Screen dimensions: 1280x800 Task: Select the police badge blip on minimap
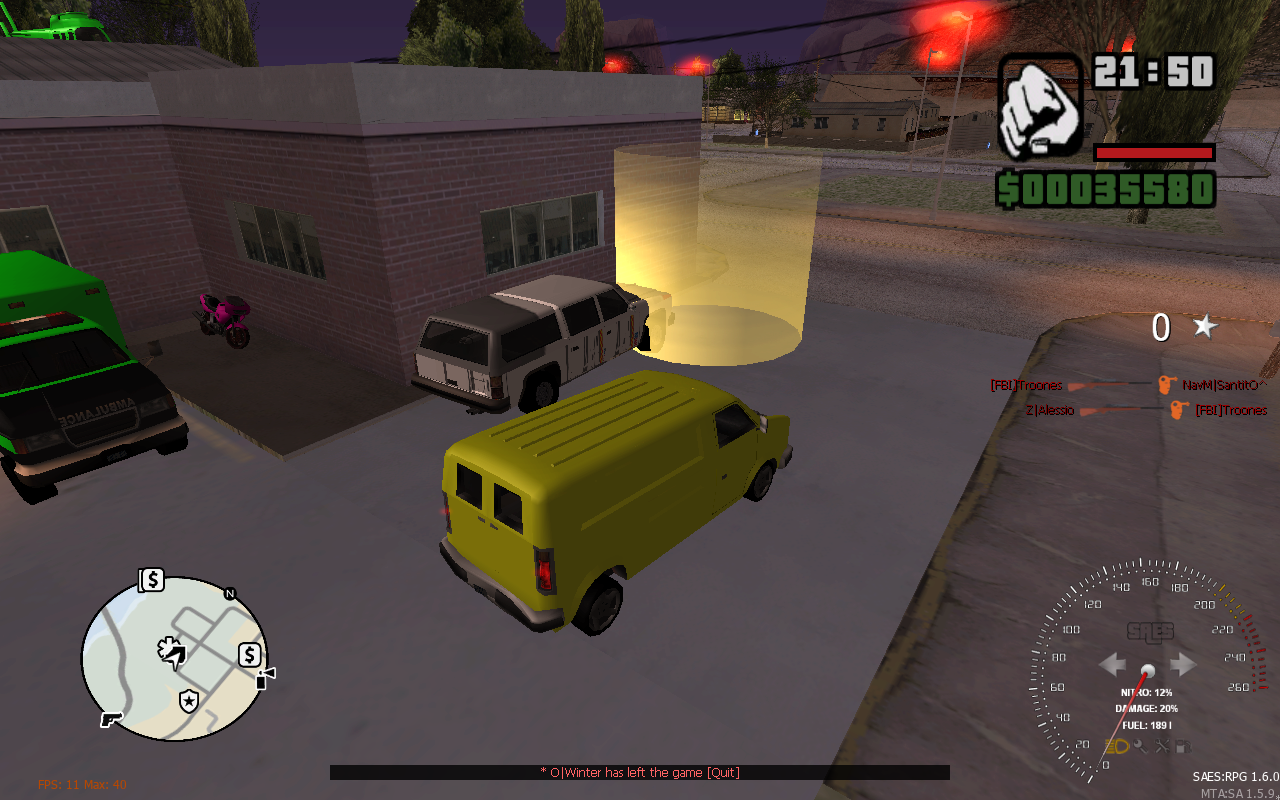click(188, 700)
